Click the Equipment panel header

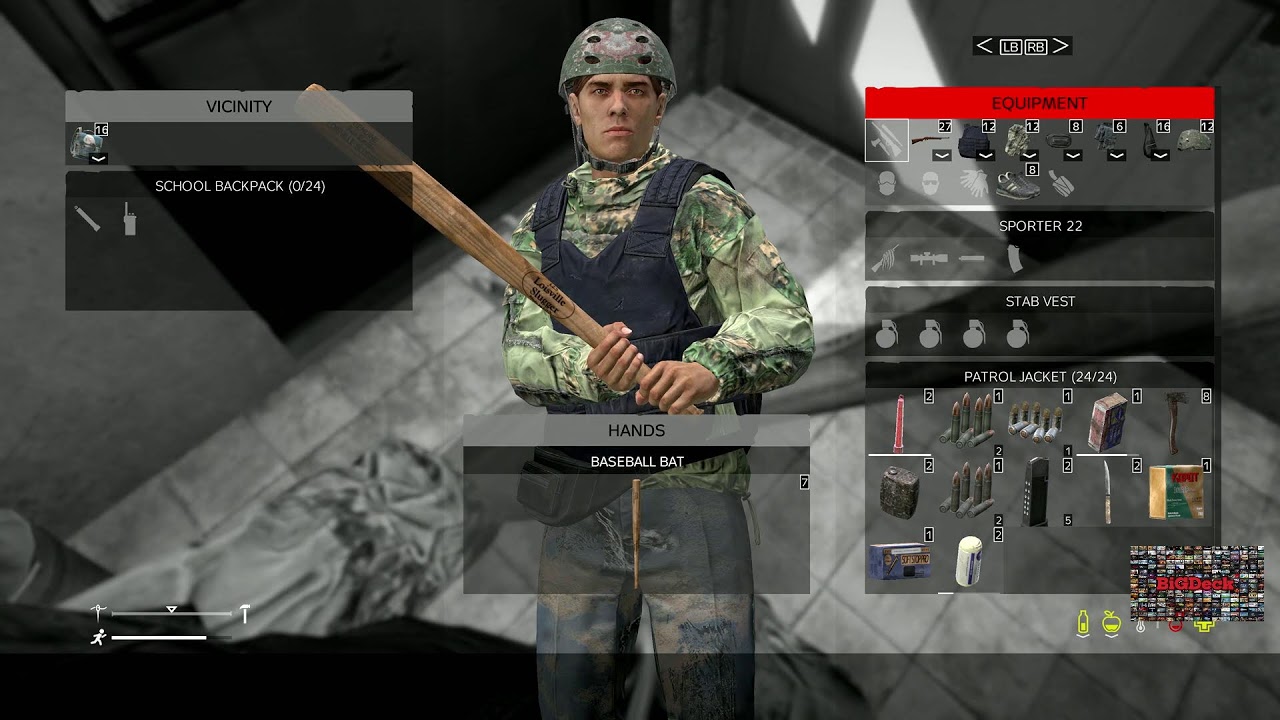1040,102
